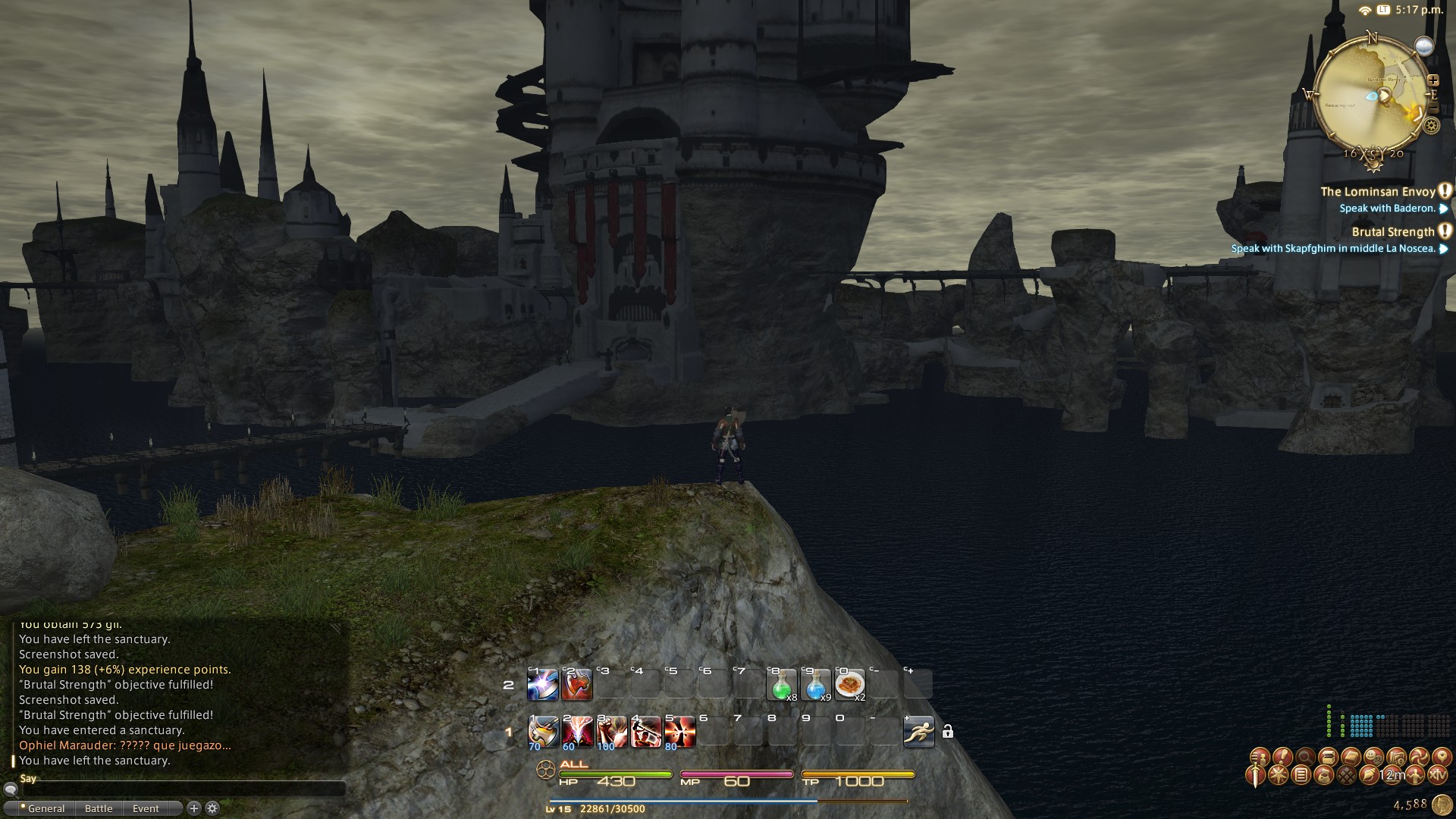This screenshot has height=819, width=1456.
Task: Eat the food plate item
Action: coord(849,685)
